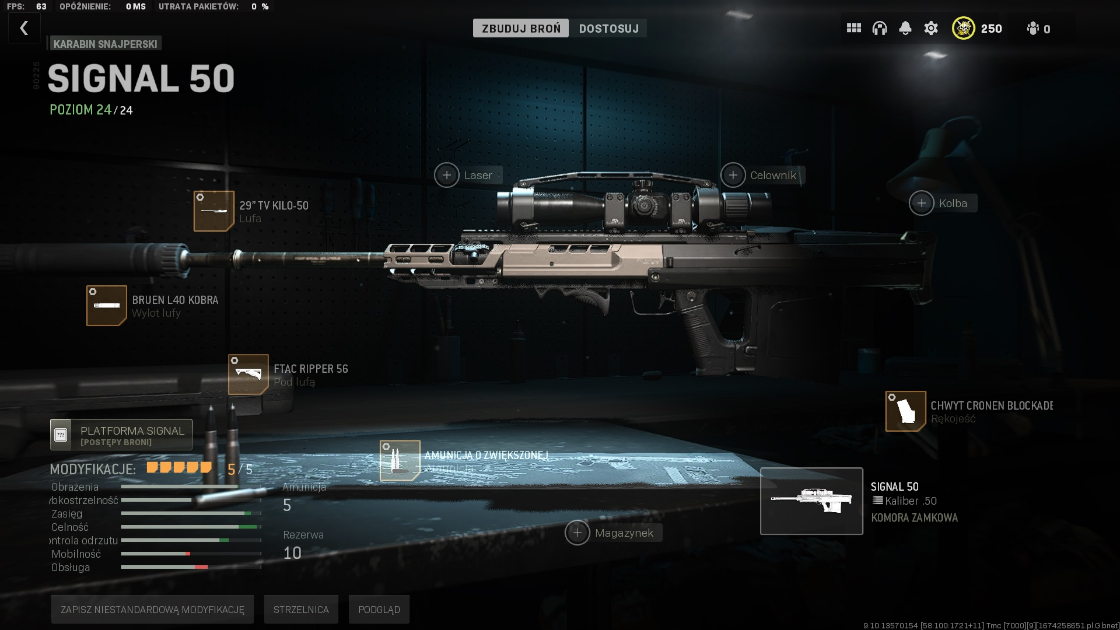This screenshot has width=1120, height=630.
Task: Show notifications via the bell icon
Action: click(x=906, y=28)
